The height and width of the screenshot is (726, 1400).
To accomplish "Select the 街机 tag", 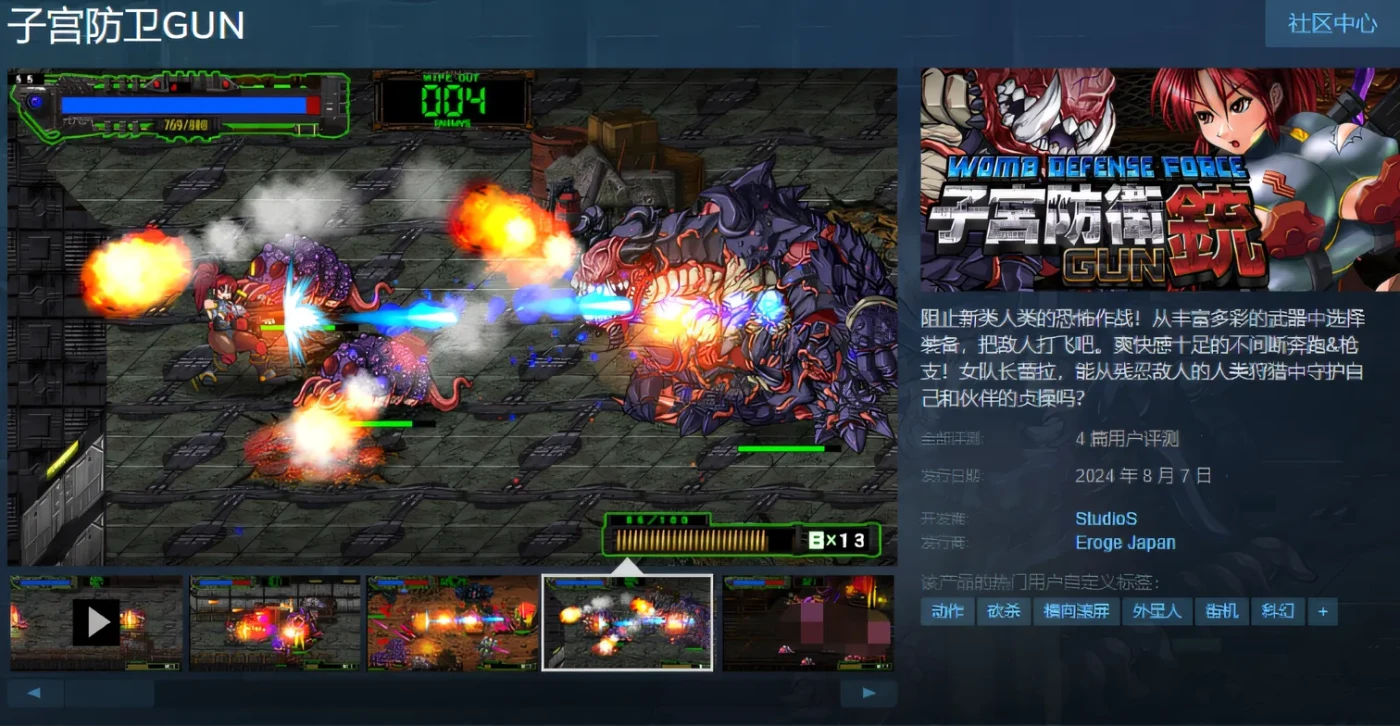I will point(1220,611).
